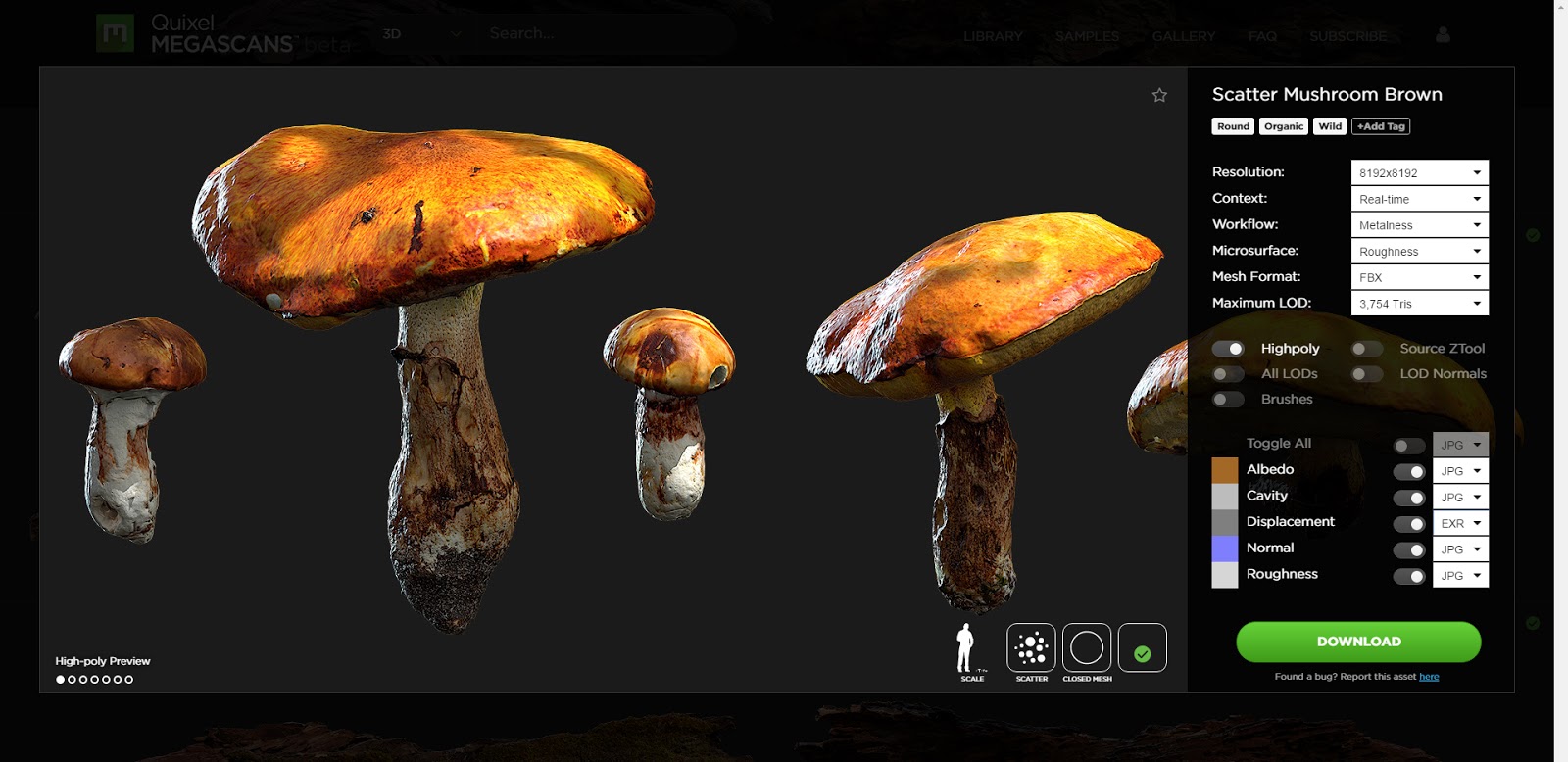Click the green checkmark icon

point(1141,646)
